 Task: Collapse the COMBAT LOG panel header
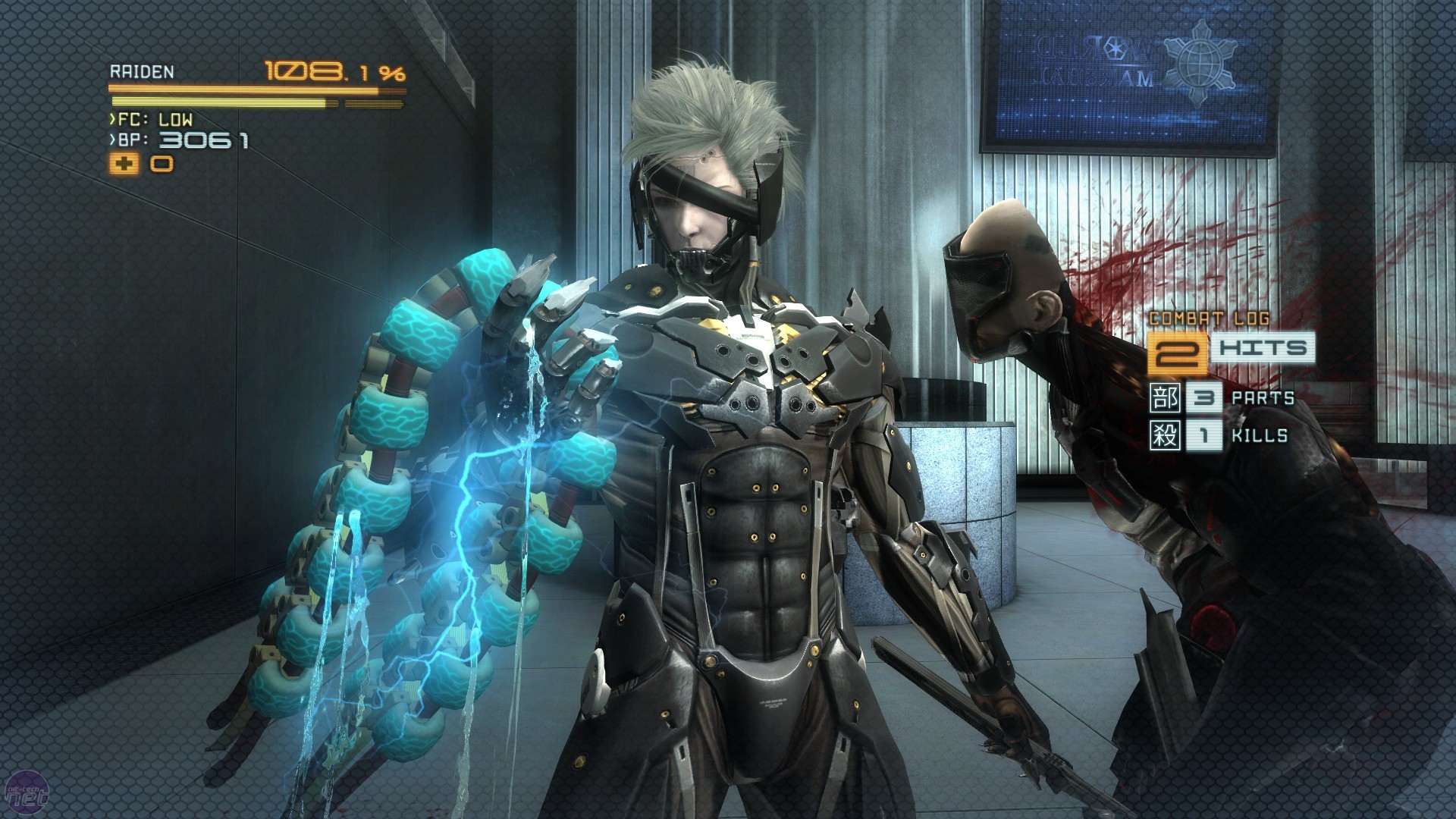point(1210,320)
